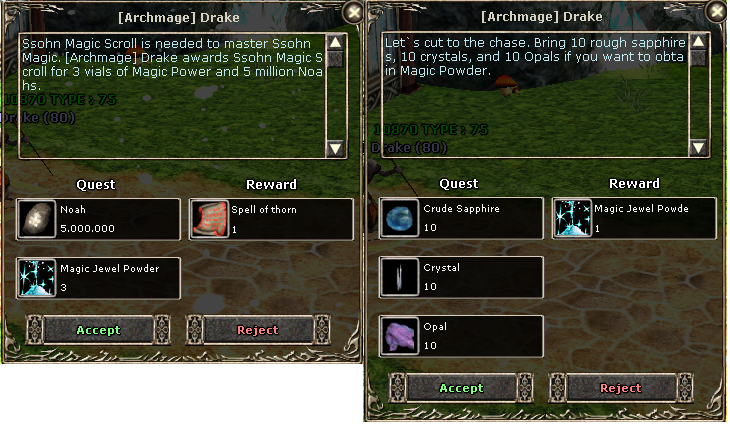Accept the rough sapphires and opals quest
The image size is (730, 425).
tap(461, 388)
